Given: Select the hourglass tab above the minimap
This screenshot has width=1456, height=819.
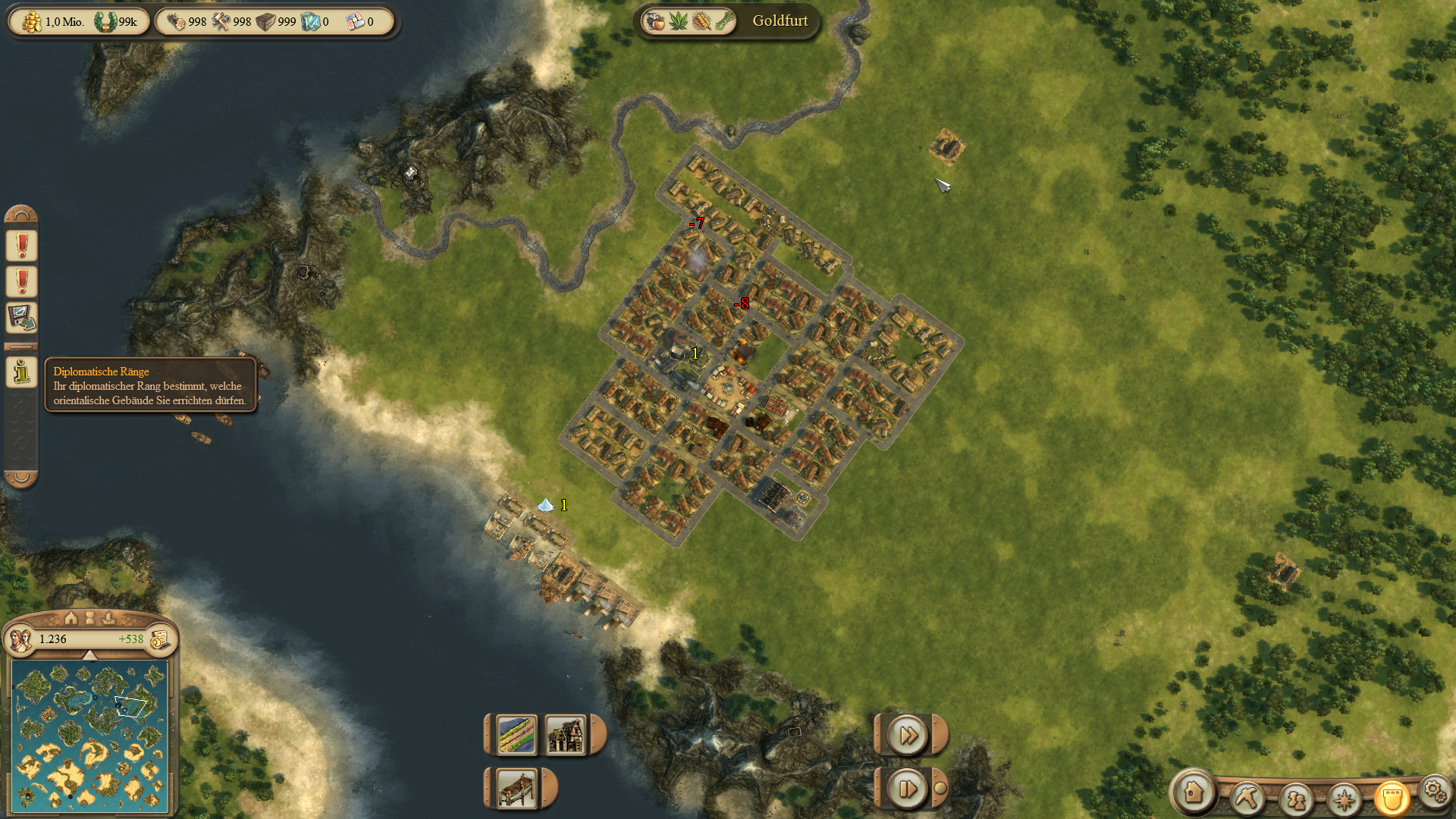Looking at the screenshot, I should (x=89, y=618).
